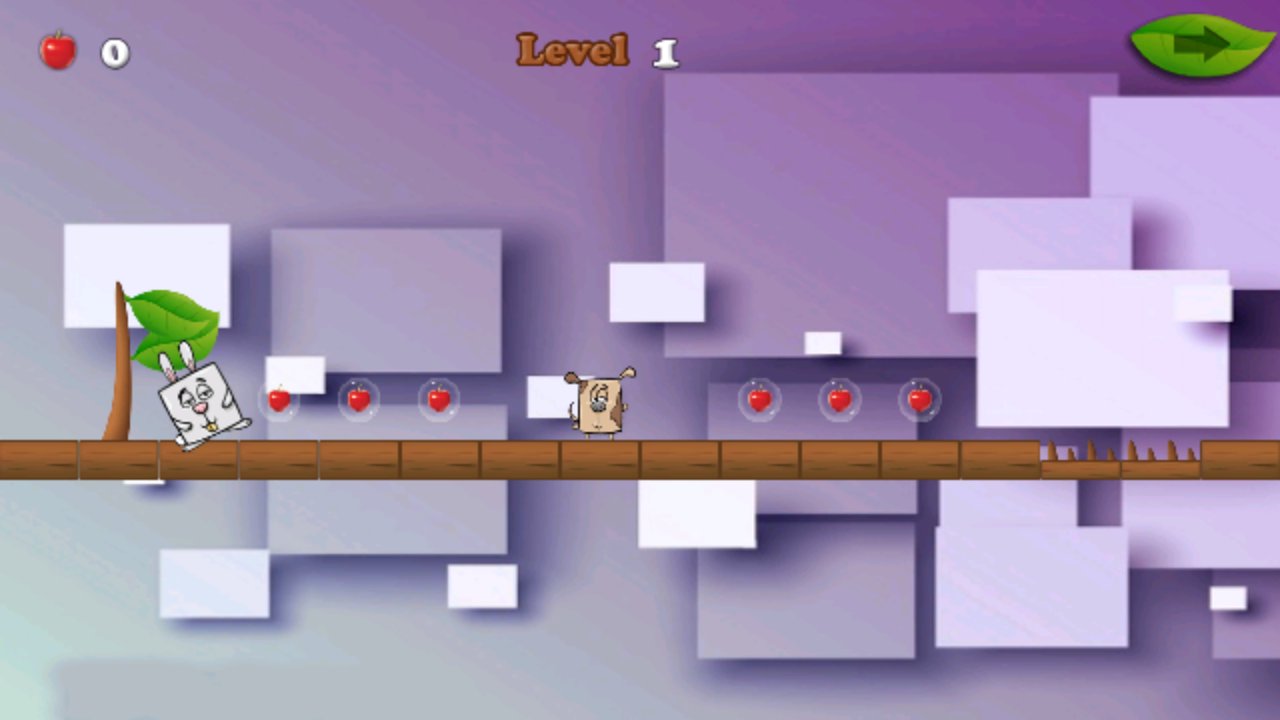This screenshot has height=720, width=1280.
Task: Collect the third apple left of dog
Action: pyautogui.click(x=438, y=400)
